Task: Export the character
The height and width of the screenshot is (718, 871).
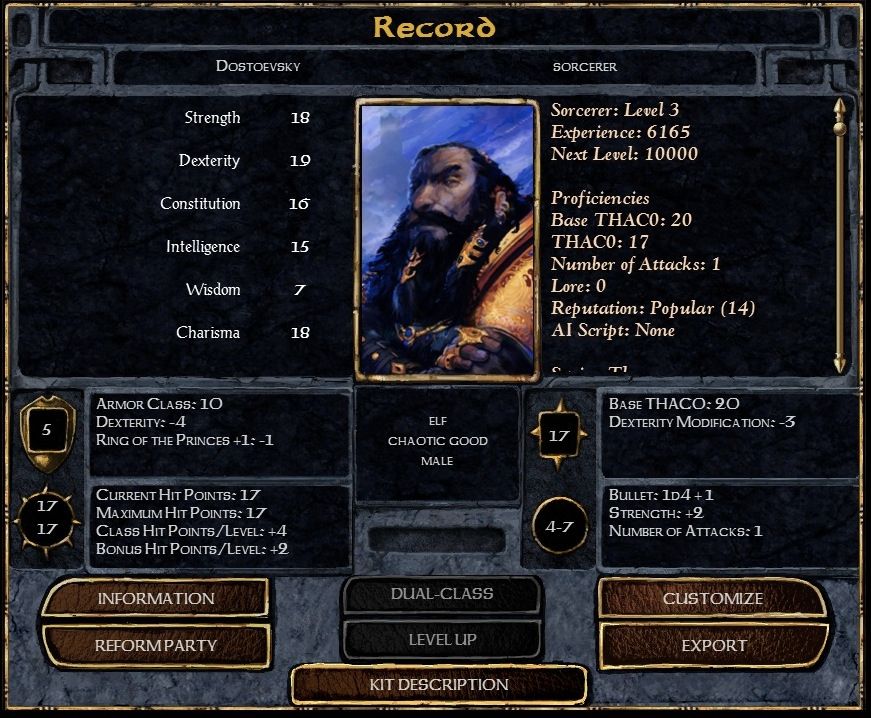Action: tap(714, 645)
